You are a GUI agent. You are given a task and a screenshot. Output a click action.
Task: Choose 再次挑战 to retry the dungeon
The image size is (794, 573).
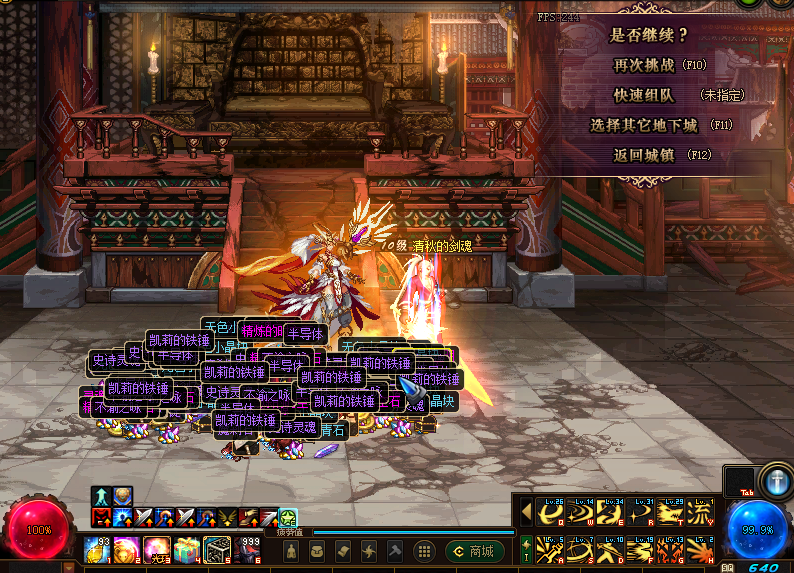tap(643, 64)
